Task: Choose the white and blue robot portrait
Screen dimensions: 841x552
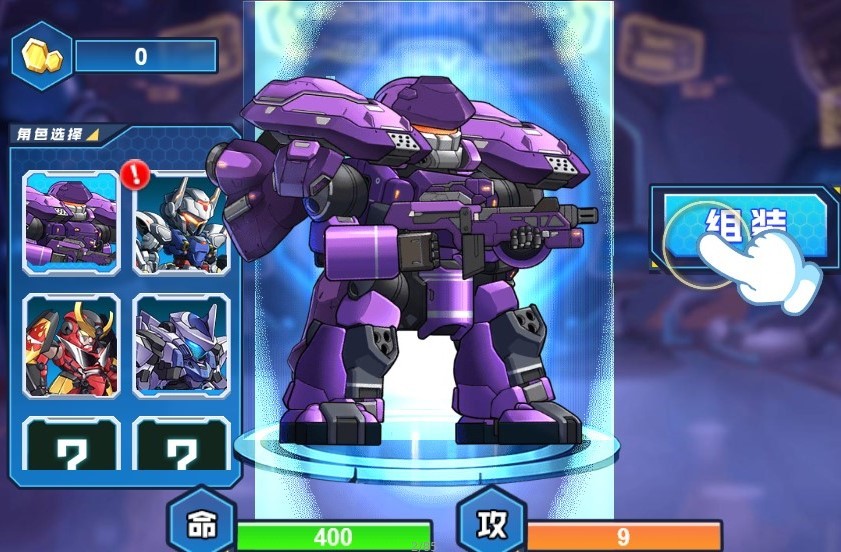Action: pyautogui.click(x=180, y=224)
